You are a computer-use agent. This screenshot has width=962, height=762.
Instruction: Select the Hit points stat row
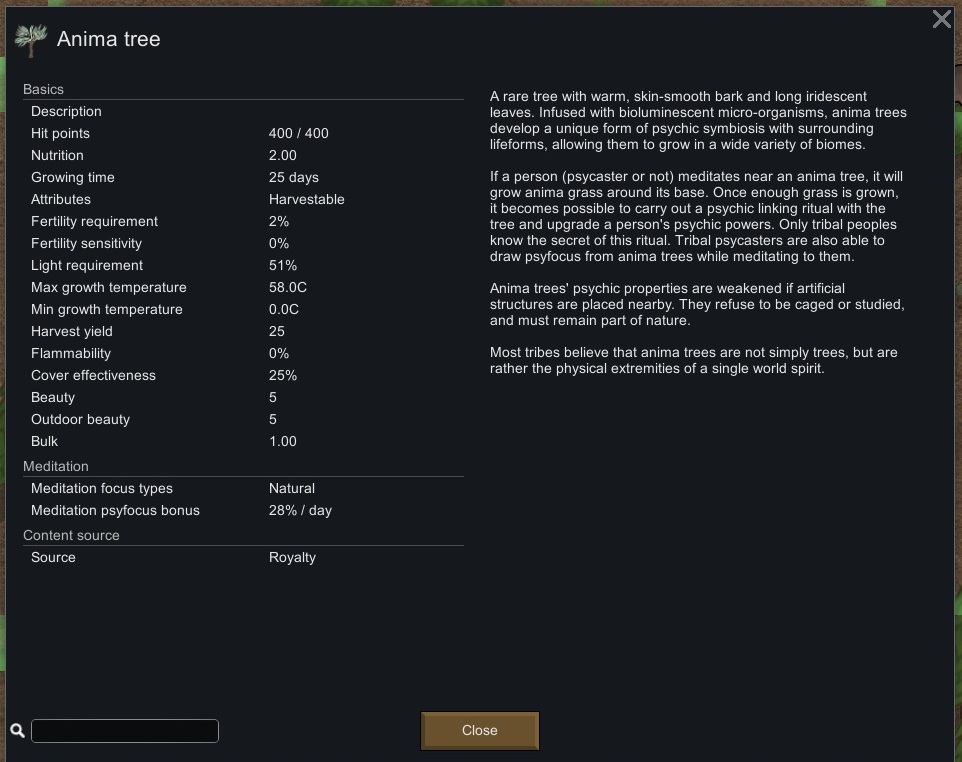pos(243,133)
